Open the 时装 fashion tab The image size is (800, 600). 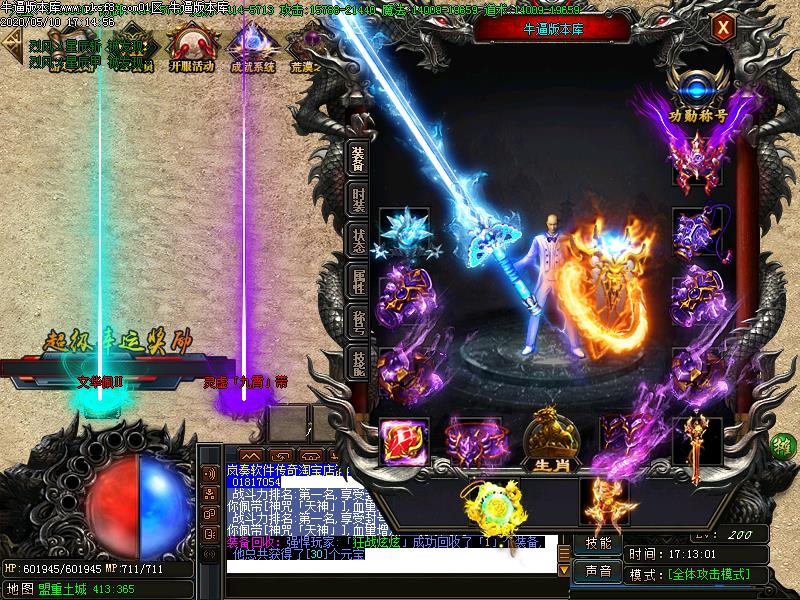coord(358,200)
